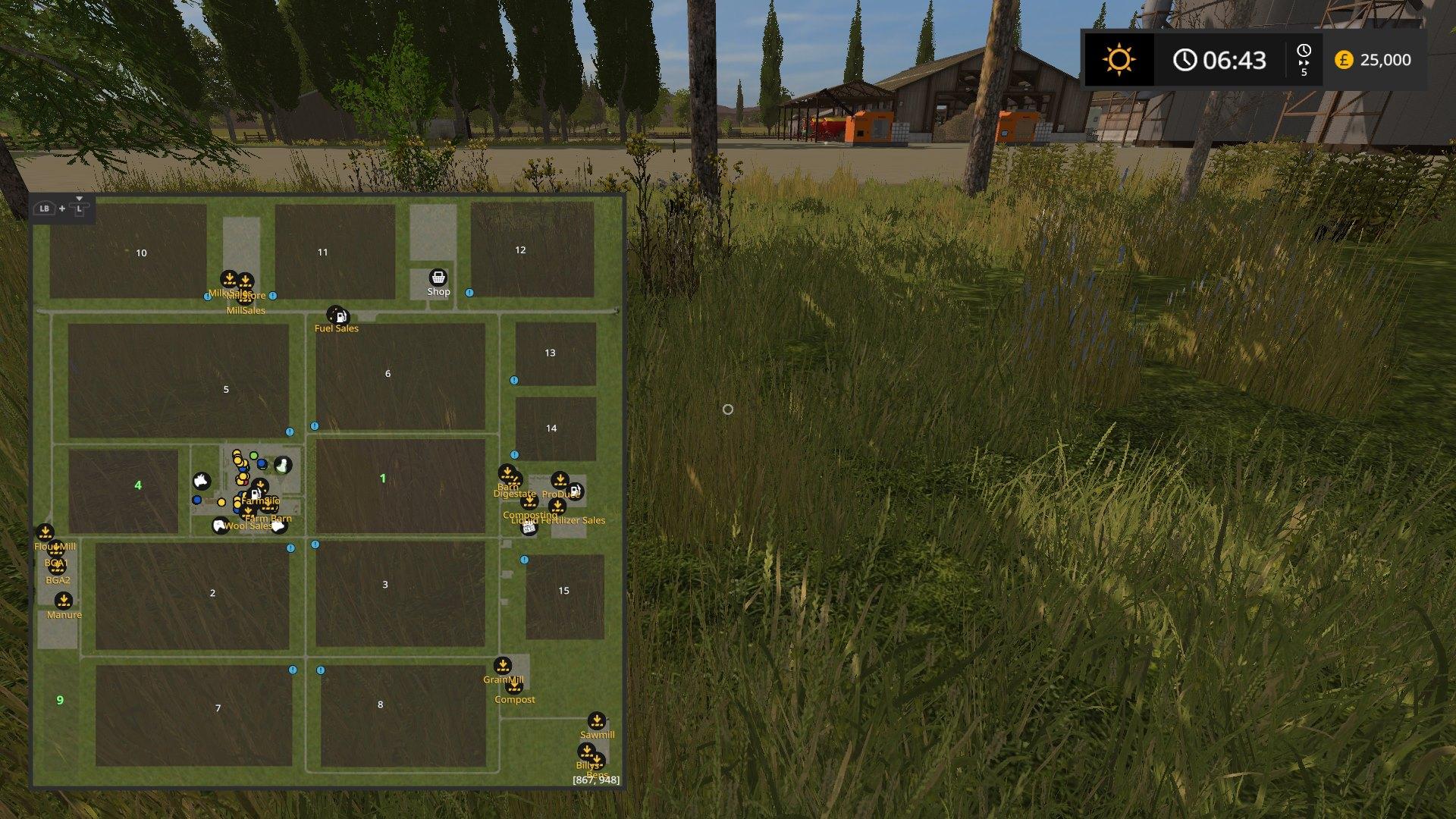Select the Farm Barn icon near the farmyard

247,513
